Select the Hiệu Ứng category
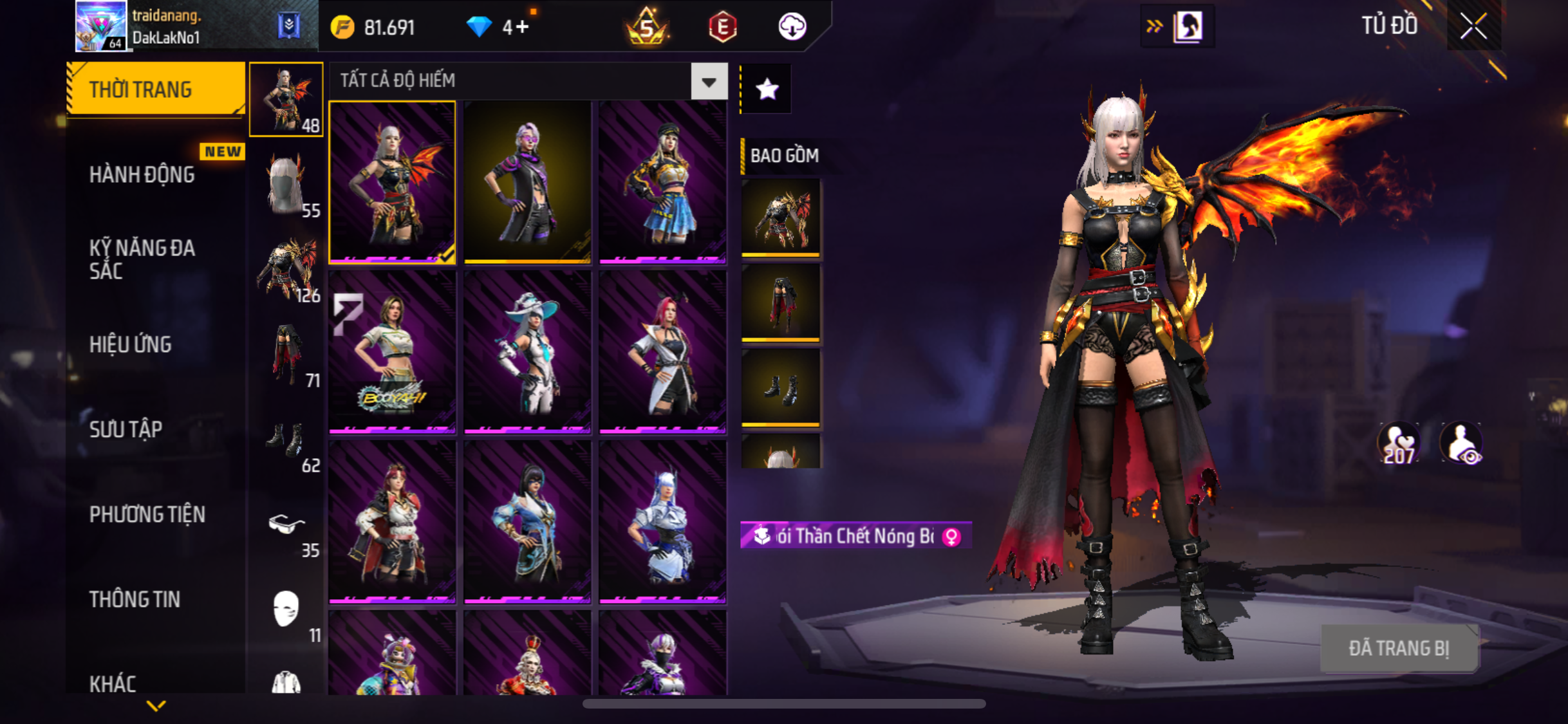 pyautogui.click(x=131, y=344)
